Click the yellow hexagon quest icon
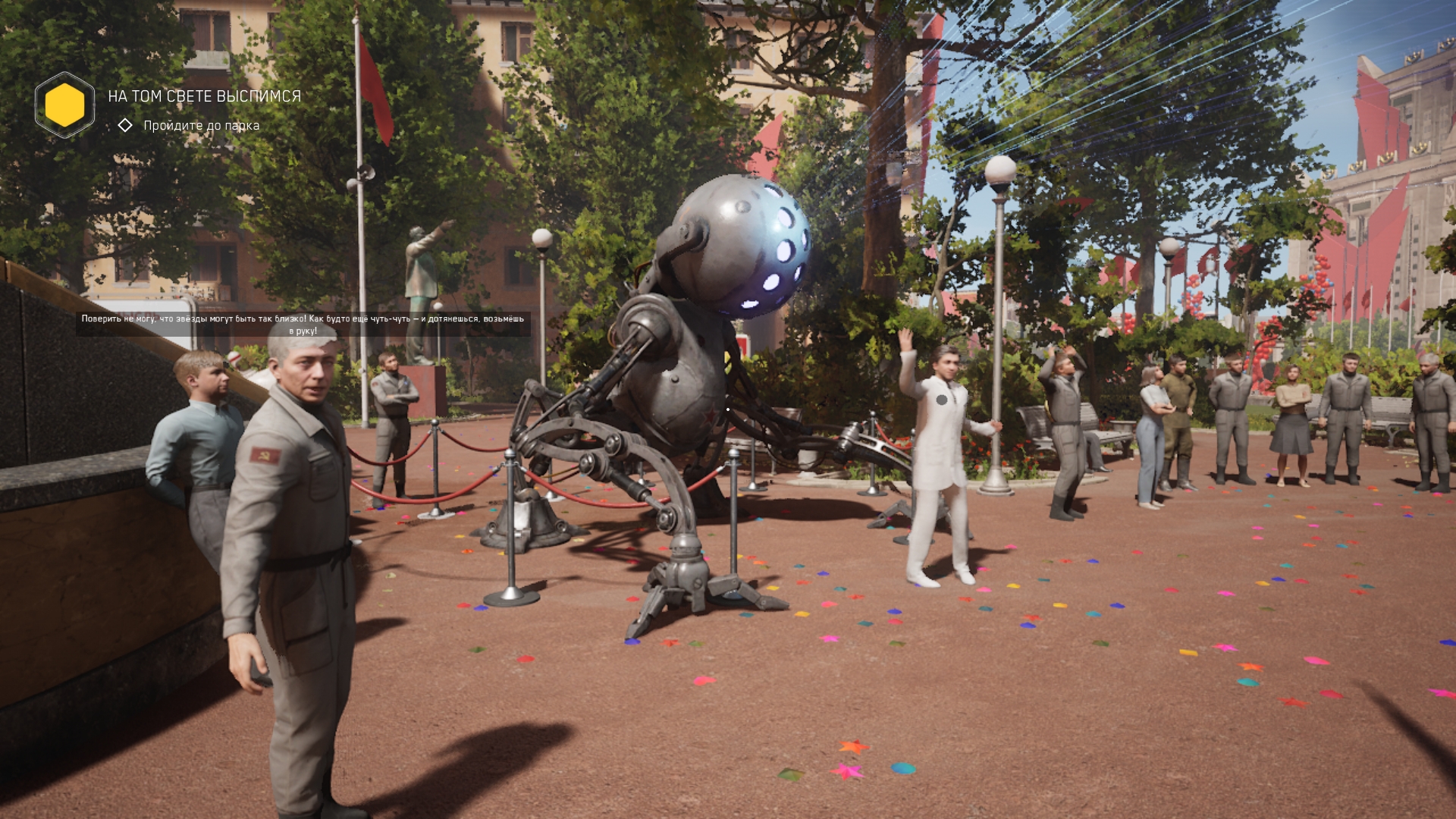Viewport: 1456px width, 819px height. (x=64, y=105)
